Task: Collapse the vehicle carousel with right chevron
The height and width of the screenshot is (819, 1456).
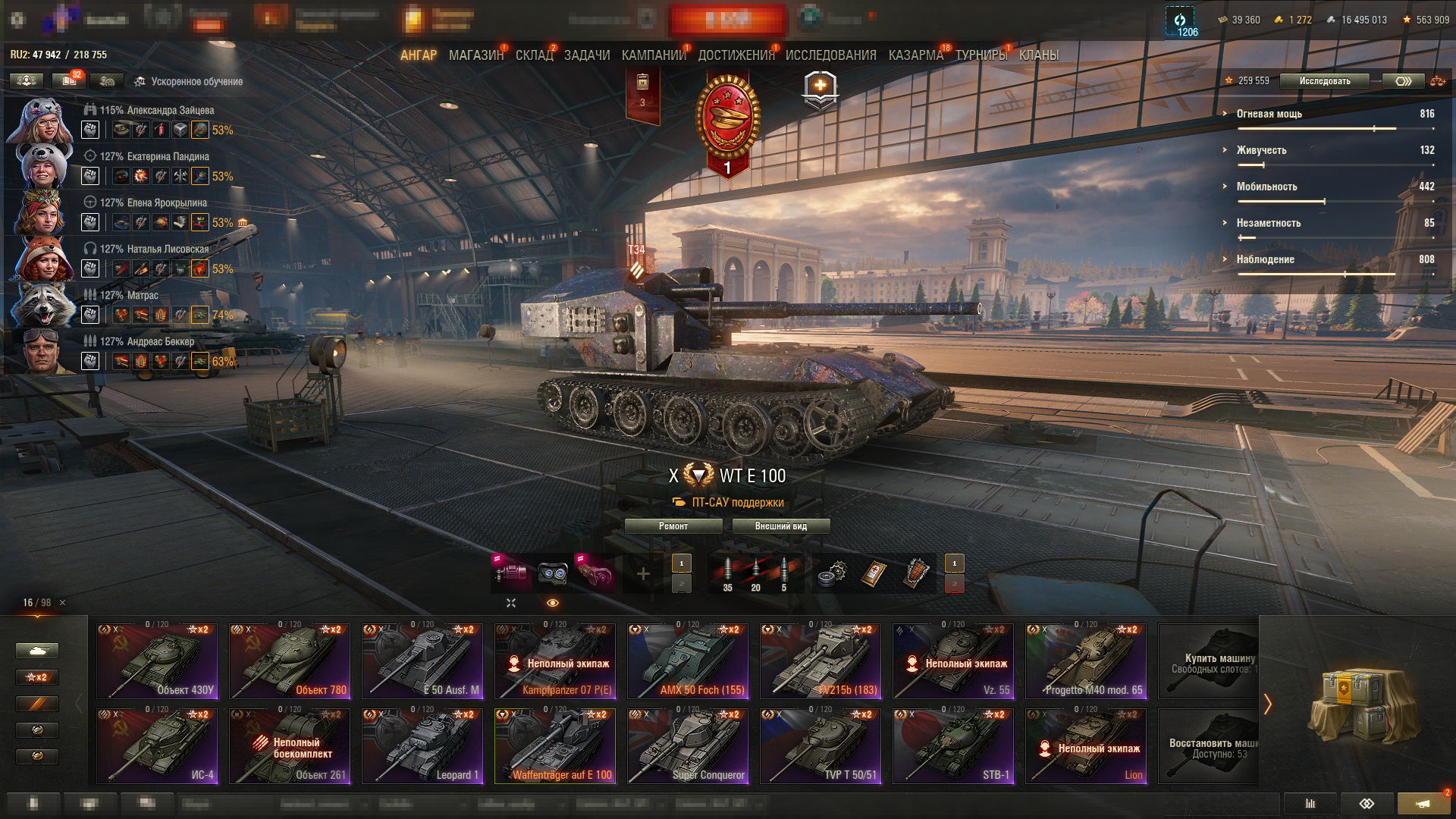Action: pyautogui.click(x=1266, y=703)
